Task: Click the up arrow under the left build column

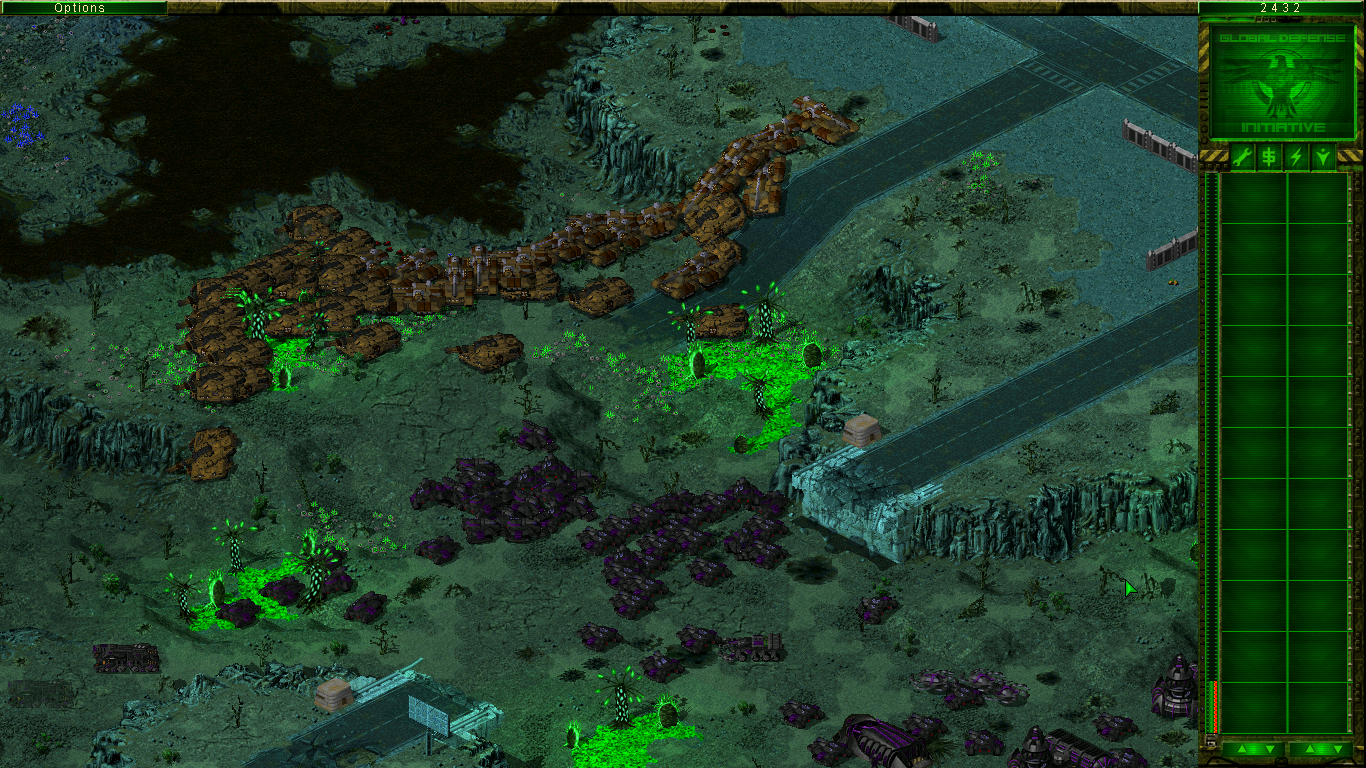Action: [1240, 749]
